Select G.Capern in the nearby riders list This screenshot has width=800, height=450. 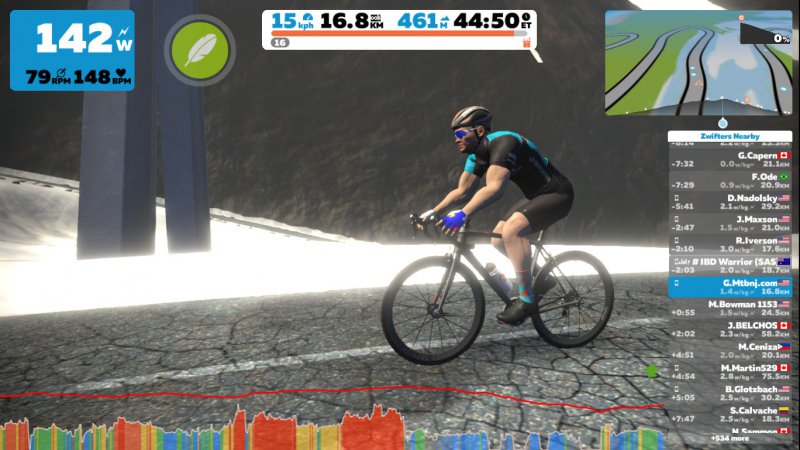click(730, 160)
